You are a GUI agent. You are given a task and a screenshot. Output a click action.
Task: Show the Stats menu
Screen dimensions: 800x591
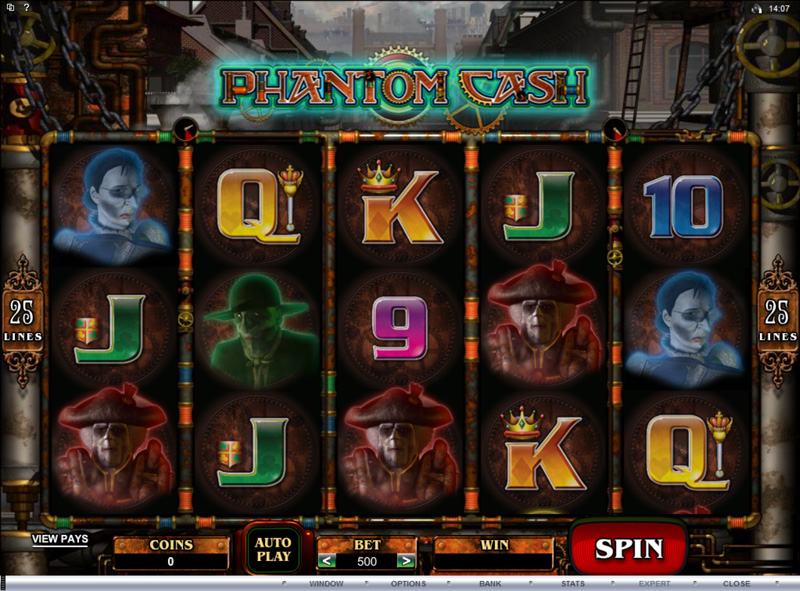(x=573, y=583)
